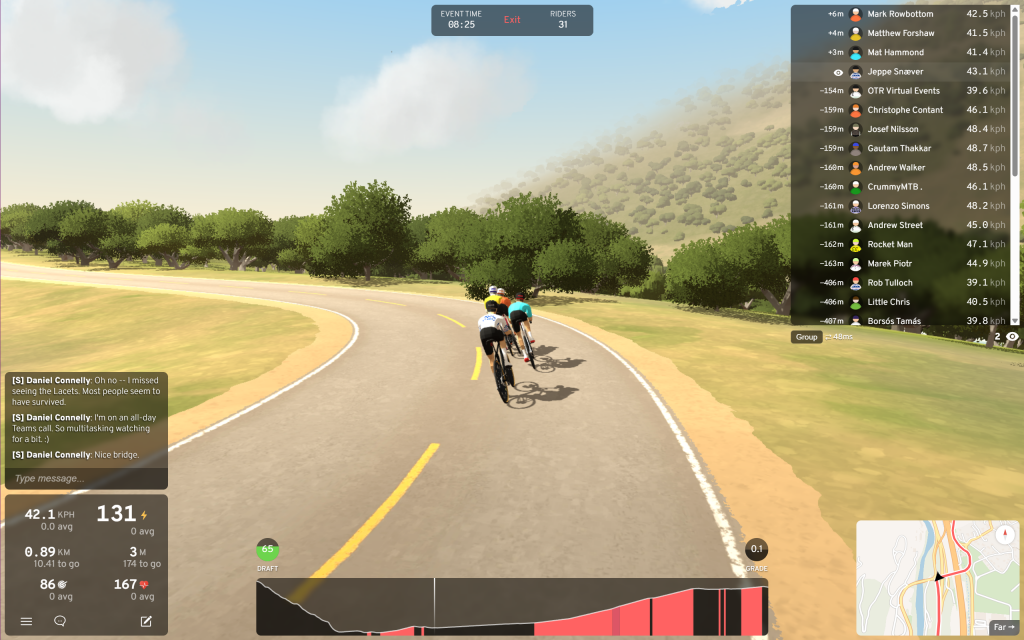
Task: Pick the OTR Virtual Events rider row
Action: click(x=900, y=91)
